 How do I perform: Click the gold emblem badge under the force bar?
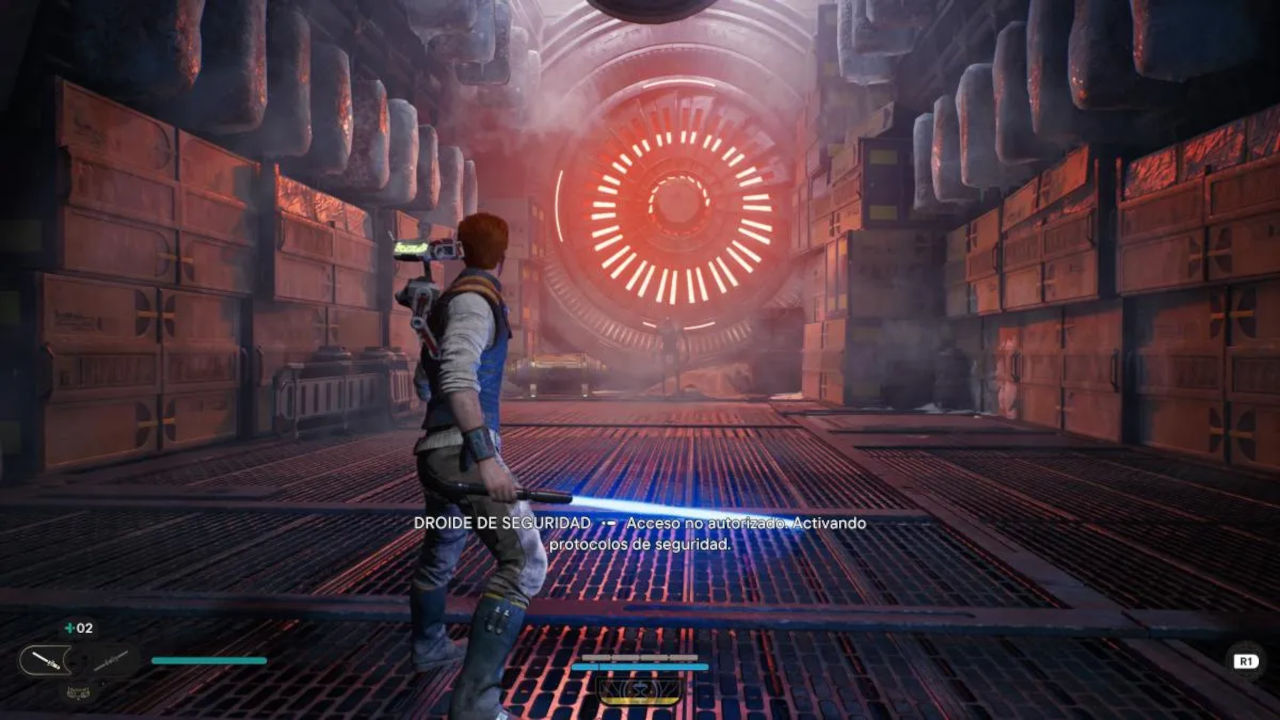[x=640, y=690]
